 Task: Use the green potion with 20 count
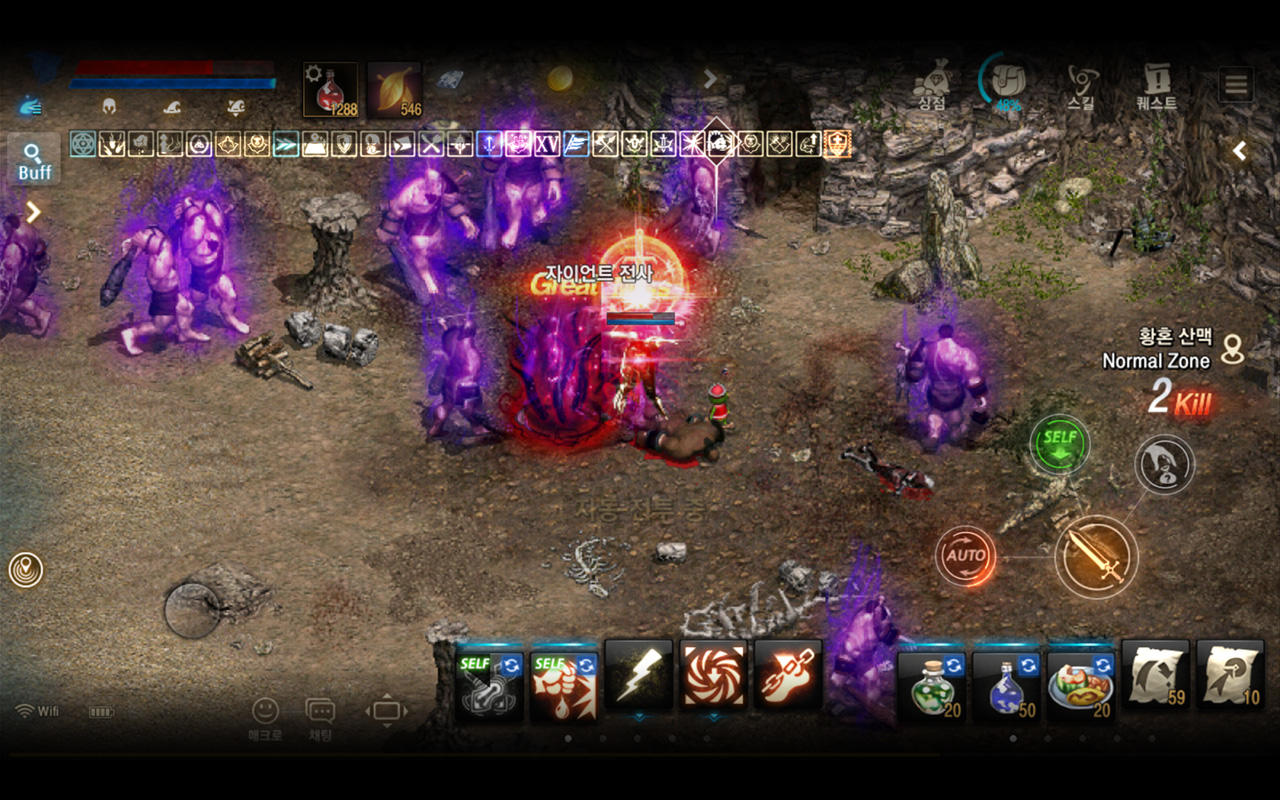(931, 680)
